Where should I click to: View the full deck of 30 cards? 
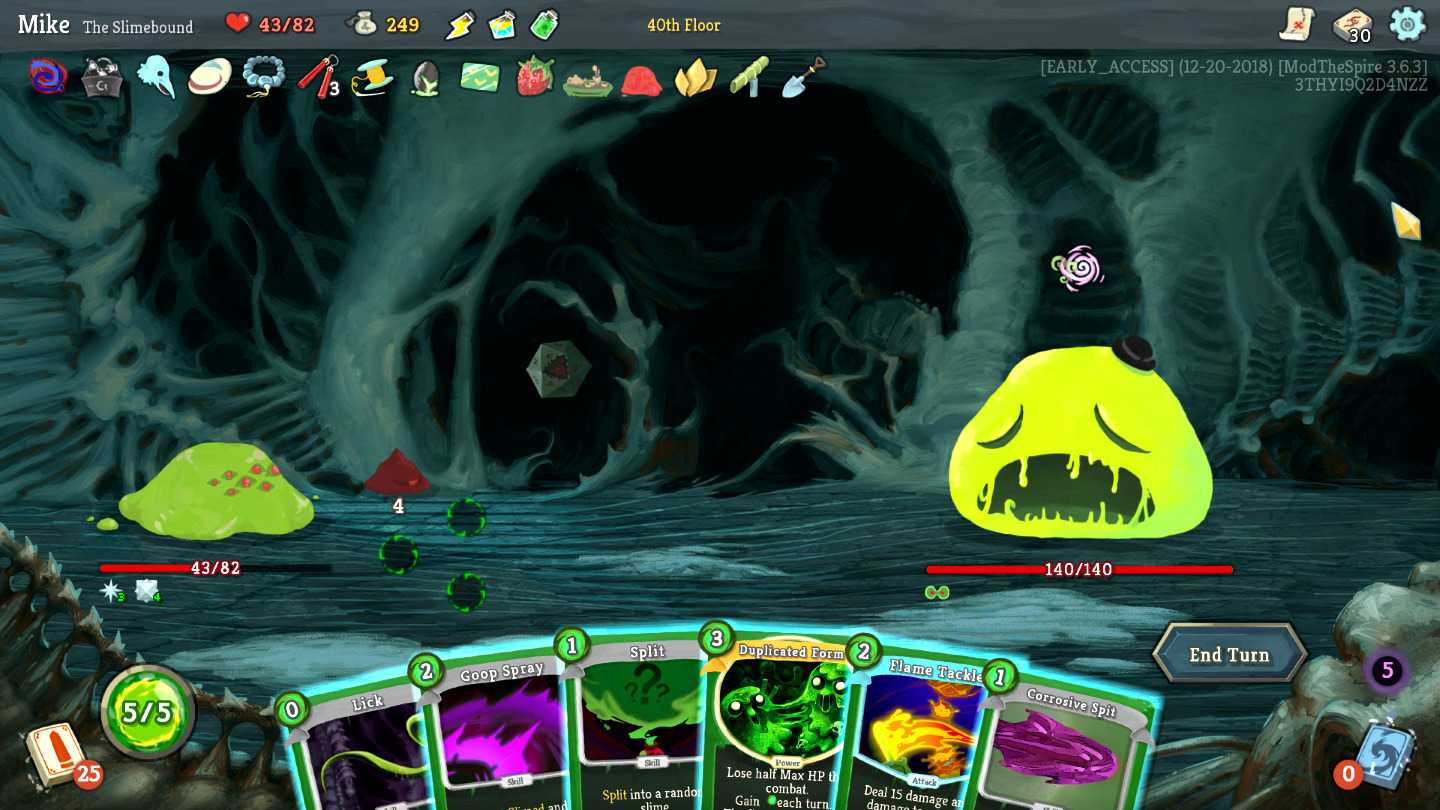[x=1353, y=25]
